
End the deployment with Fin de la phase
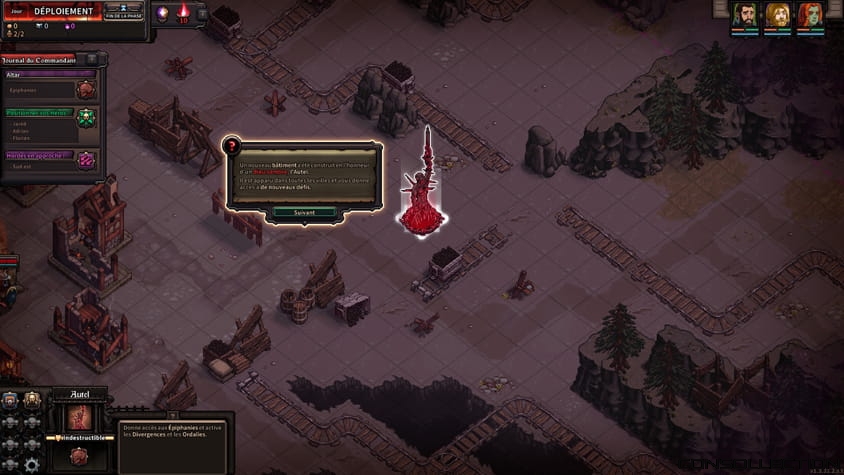click(x=124, y=10)
